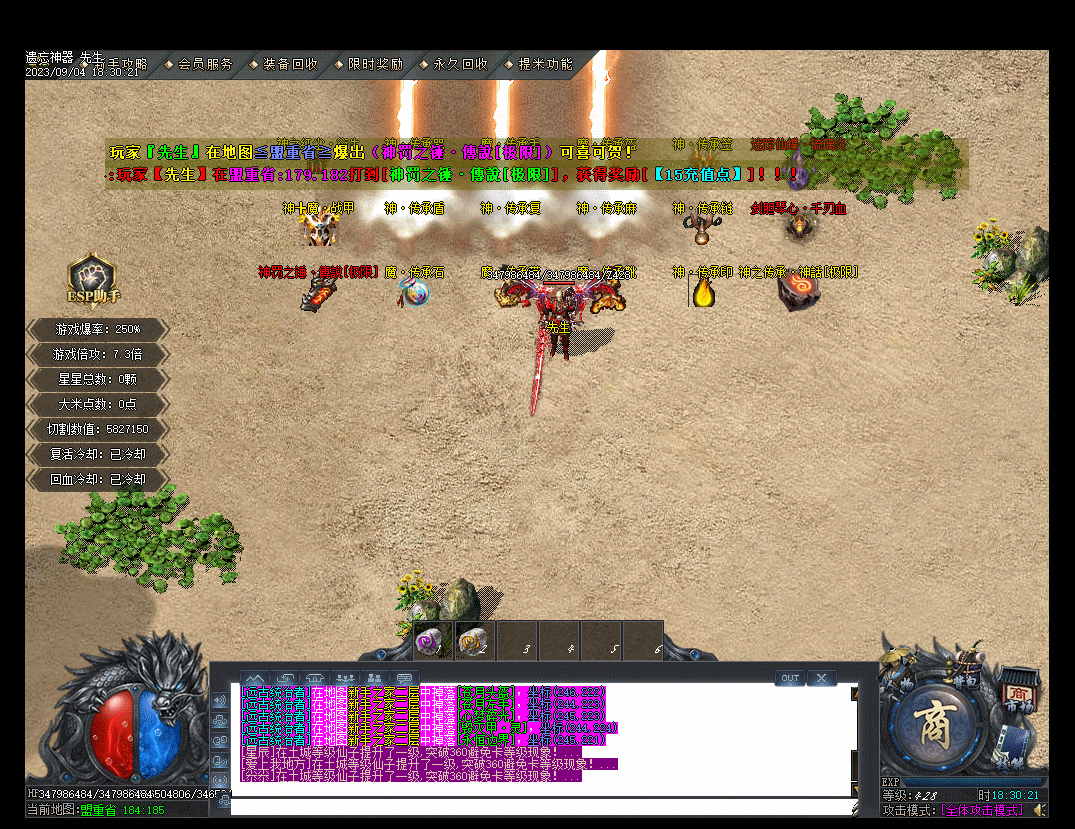The height and width of the screenshot is (829, 1075).
Task: Close the chat panel with the X button
Action: point(822,678)
